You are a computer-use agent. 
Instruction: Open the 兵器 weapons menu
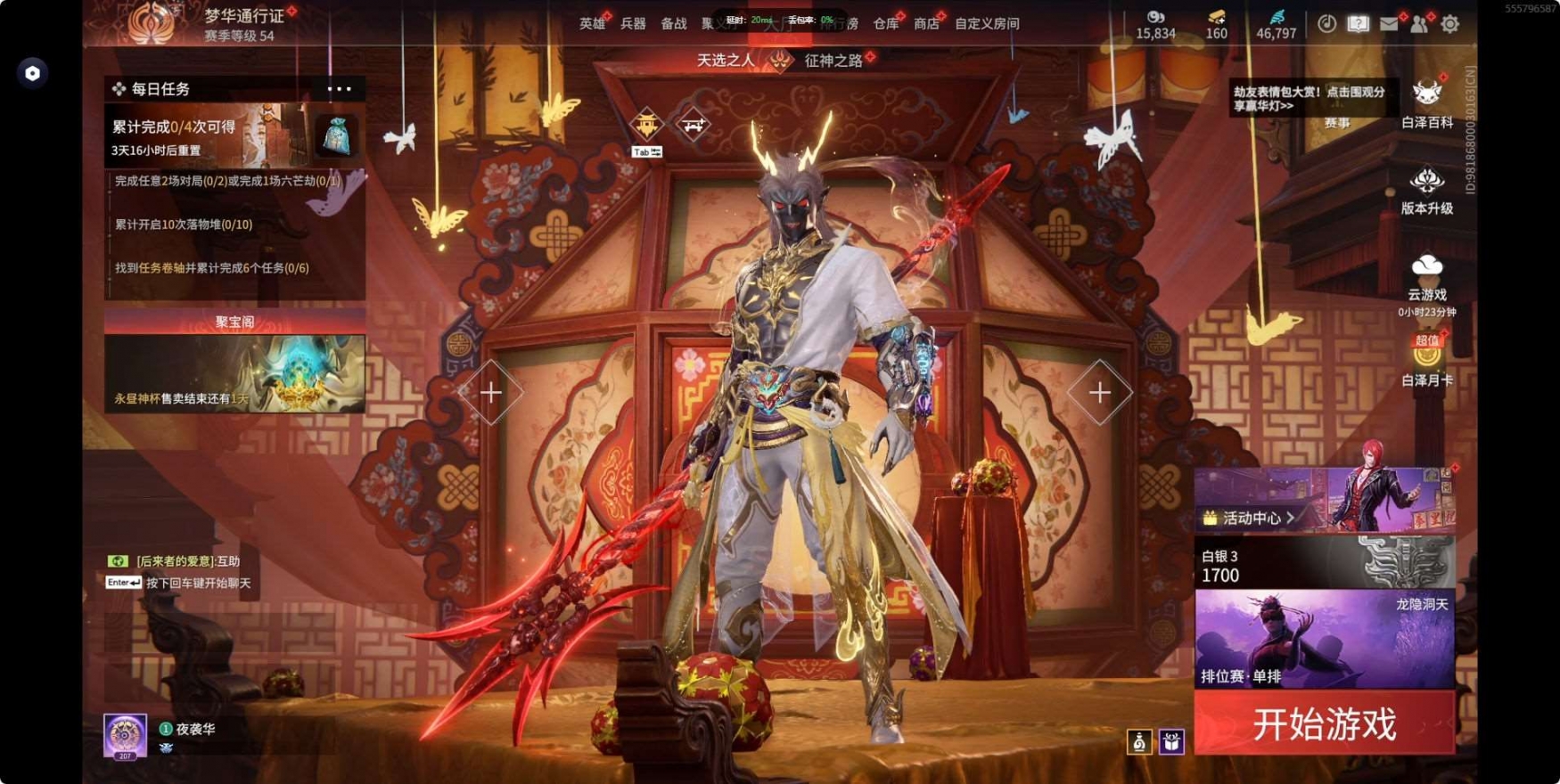(632, 24)
